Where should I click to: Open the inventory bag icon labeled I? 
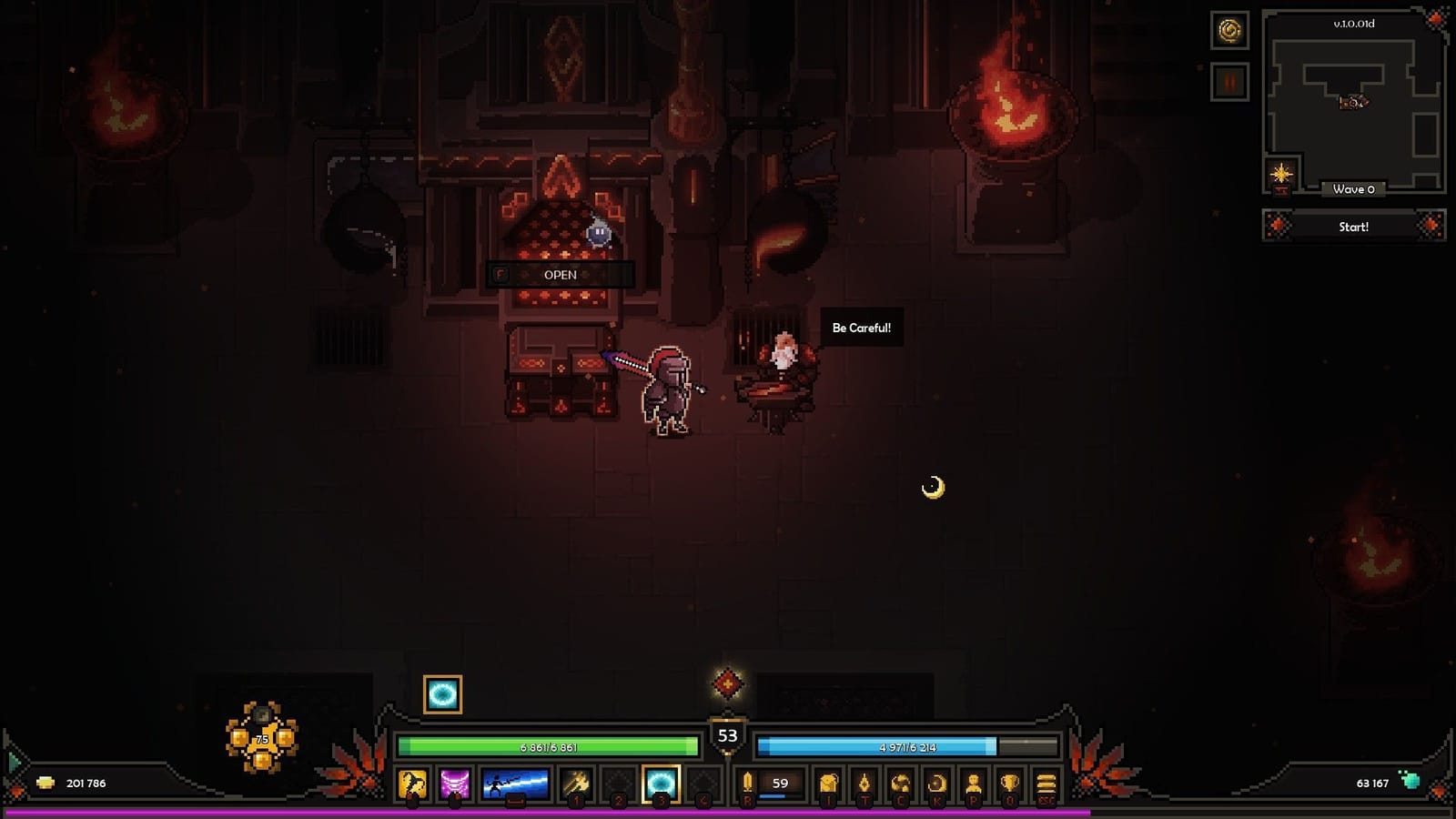[x=829, y=783]
